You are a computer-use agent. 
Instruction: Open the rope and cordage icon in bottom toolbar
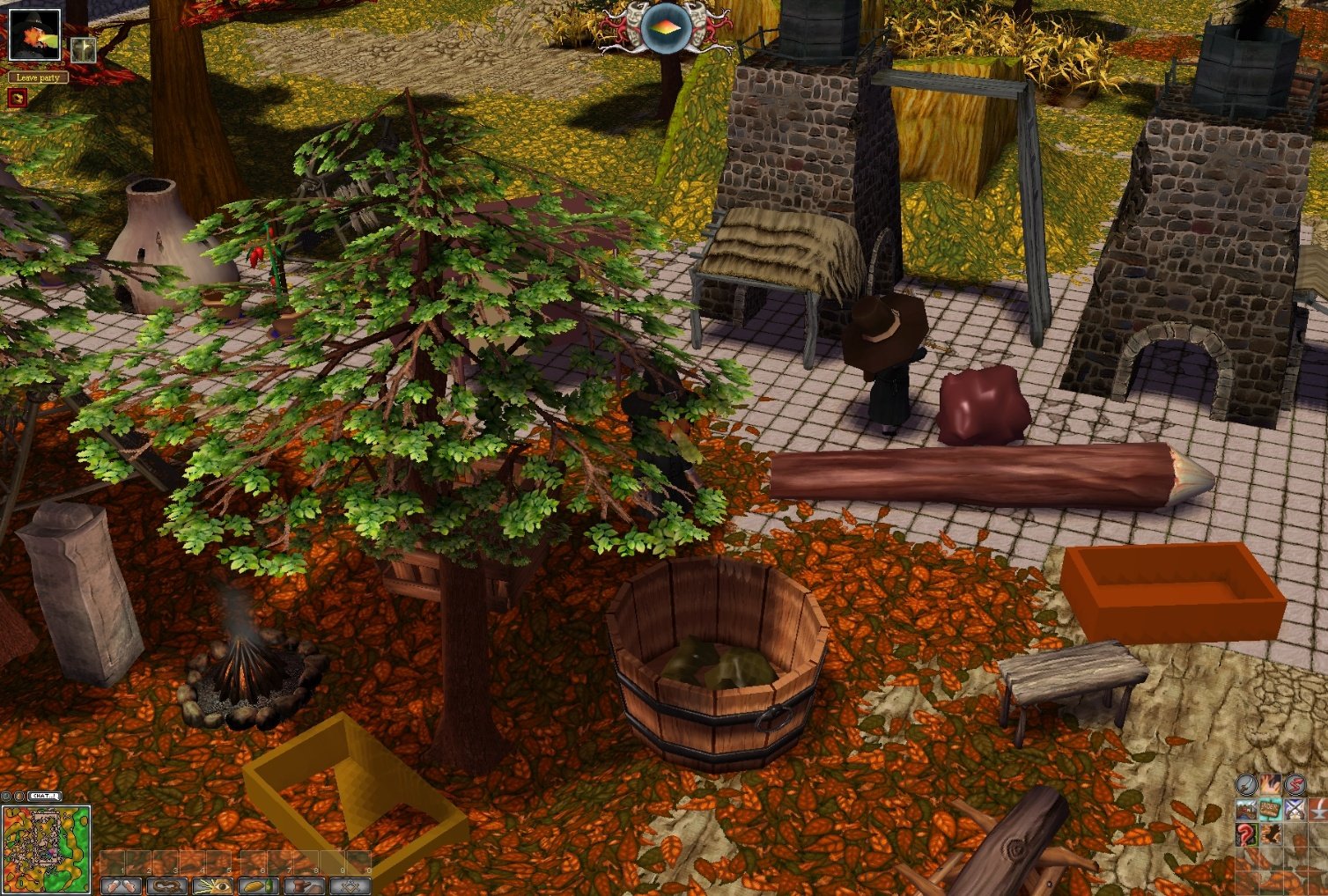coord(166,885)
